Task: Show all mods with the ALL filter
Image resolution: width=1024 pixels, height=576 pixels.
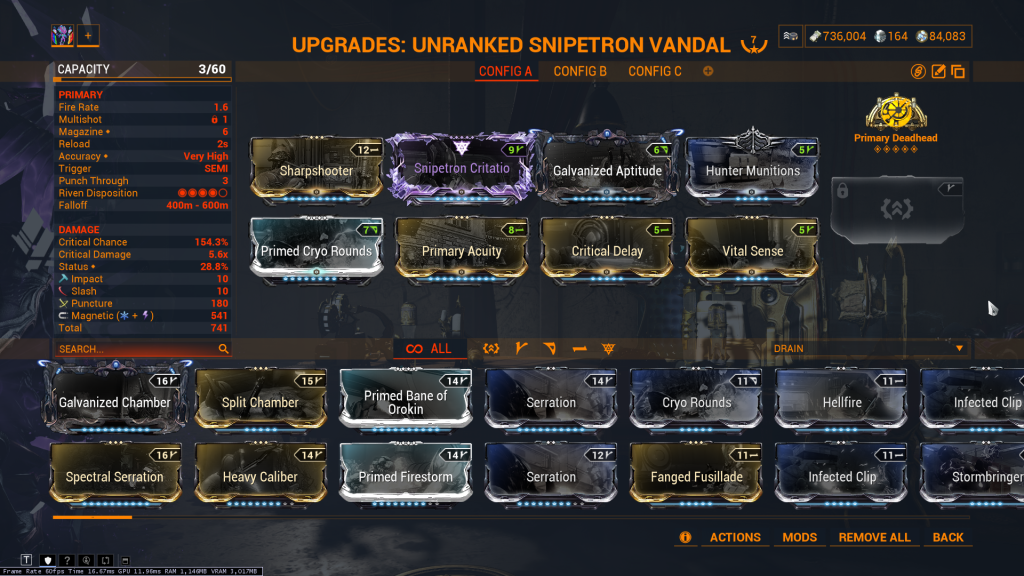Action: click(x=430, y=349)
